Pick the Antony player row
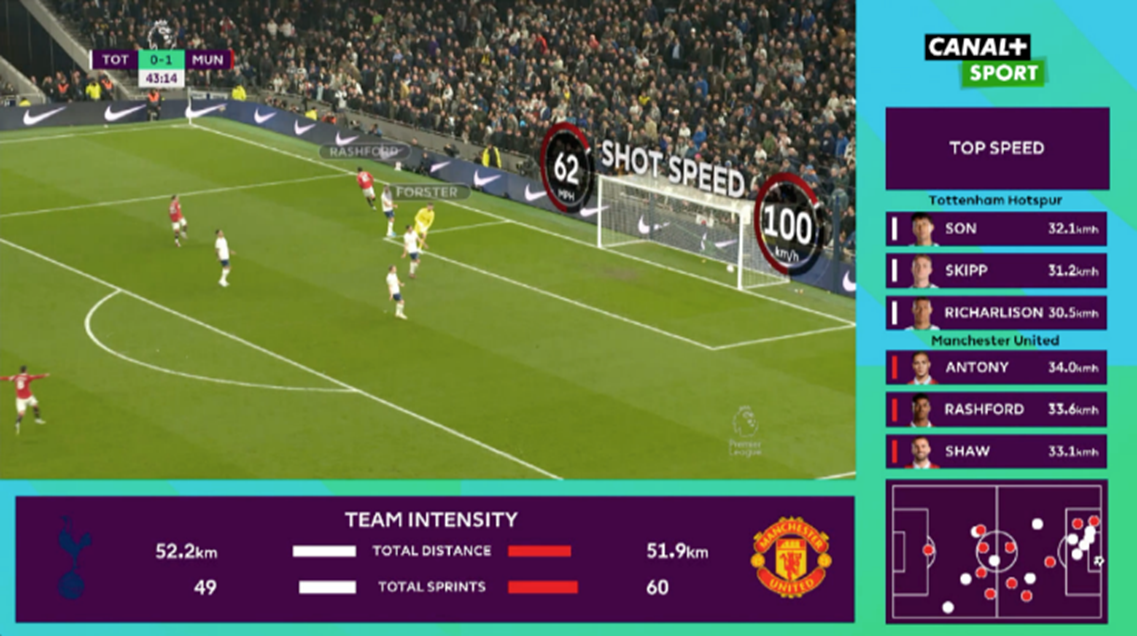 point(996,367)
